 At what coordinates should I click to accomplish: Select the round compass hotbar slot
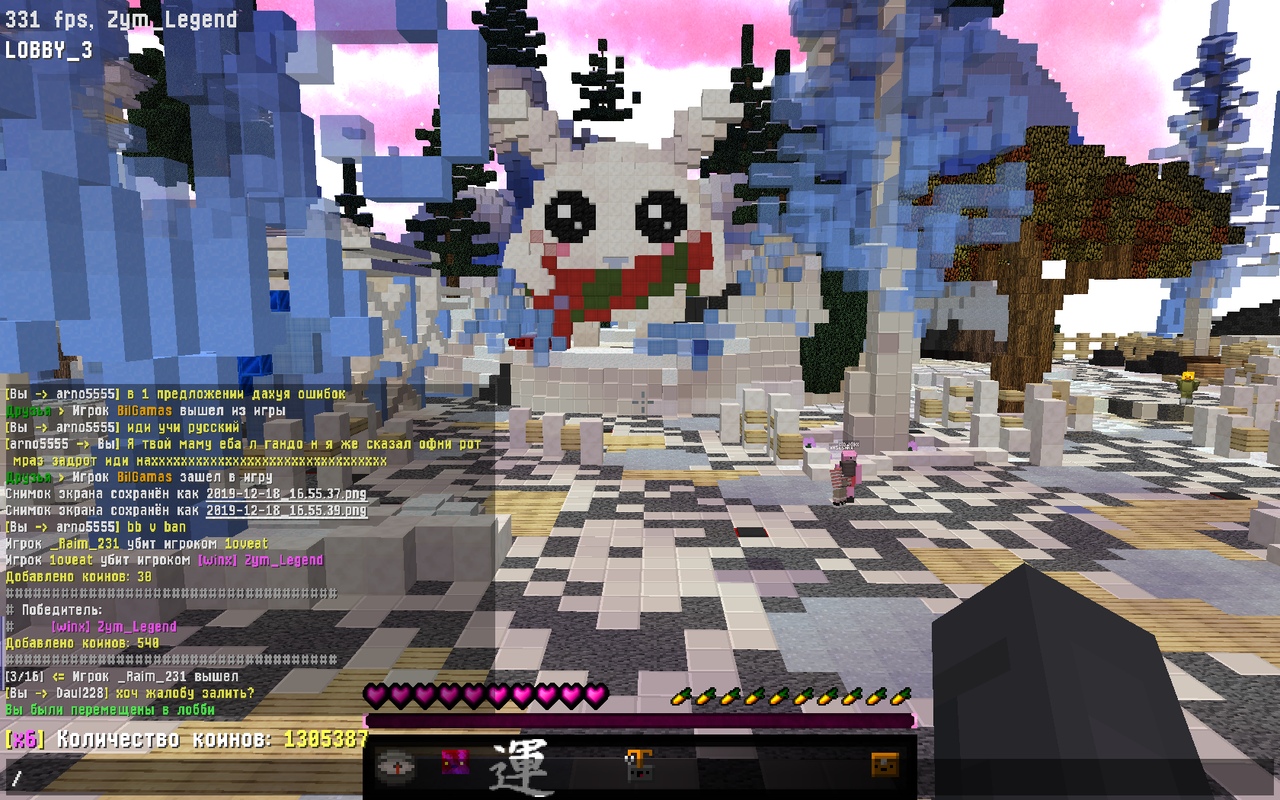point(391,766)
